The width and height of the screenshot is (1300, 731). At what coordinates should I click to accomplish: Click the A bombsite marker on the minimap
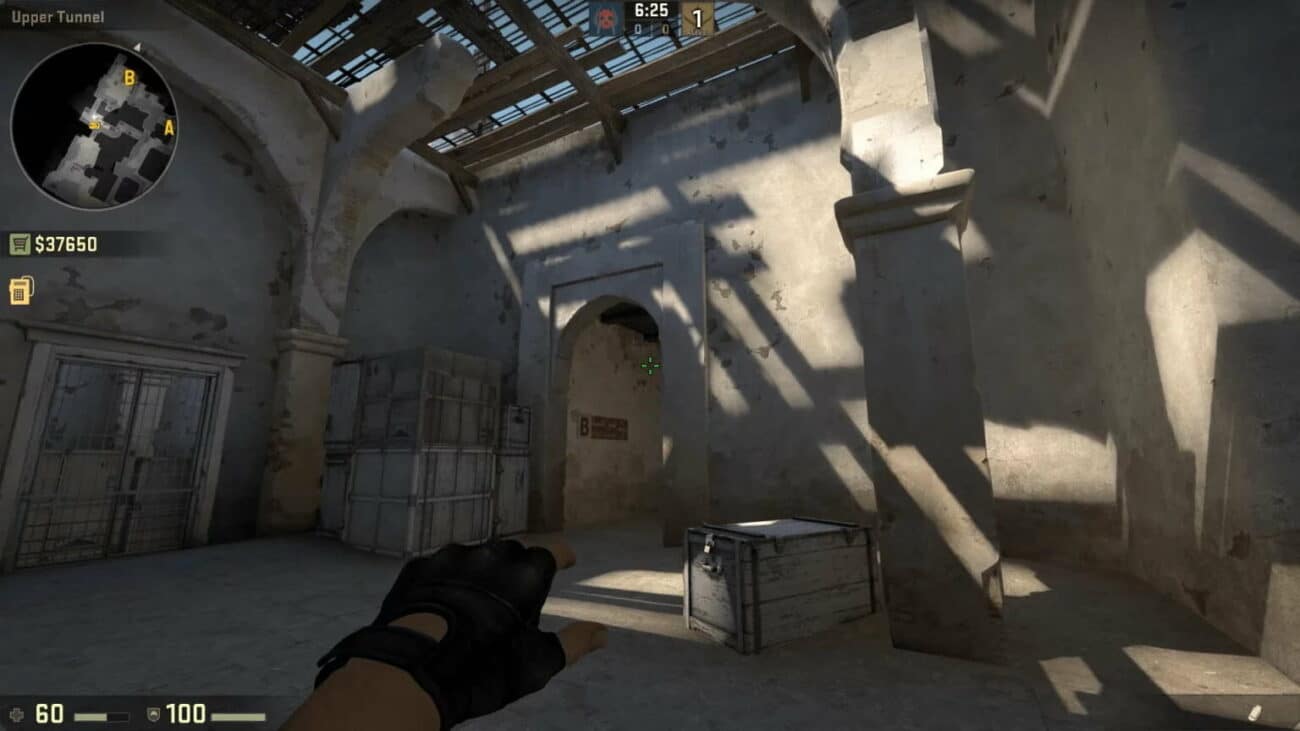[x=169, y=127]
